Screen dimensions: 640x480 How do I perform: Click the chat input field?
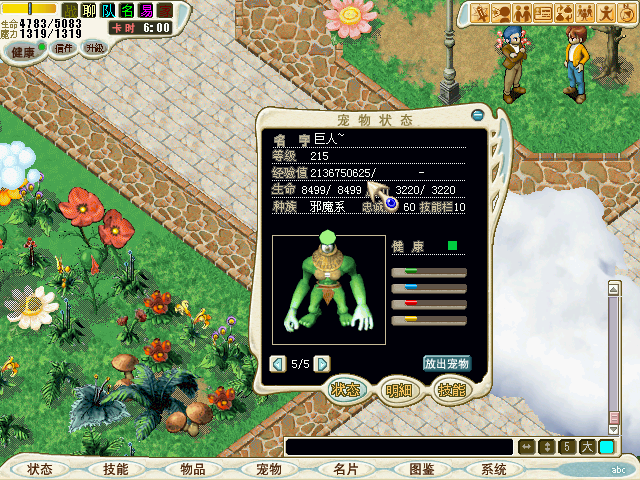pos(399,447)
